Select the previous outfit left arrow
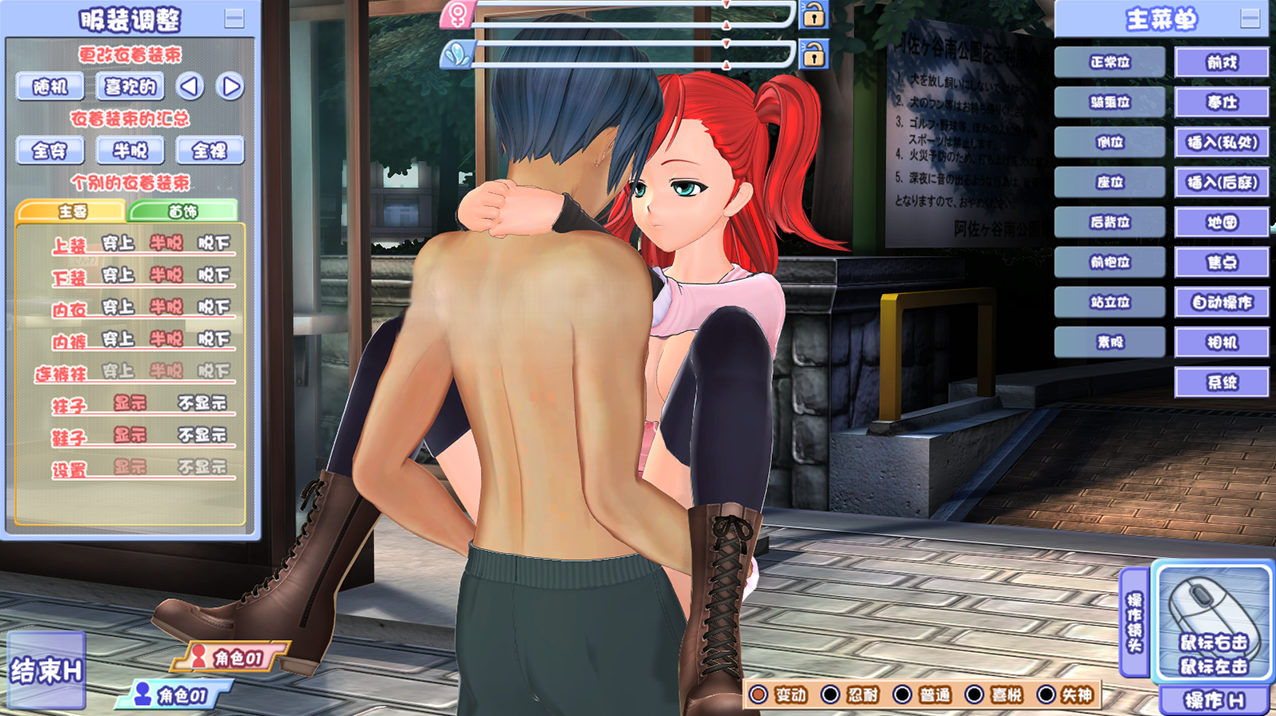The image size is (1276, 716). [x=190, y=87]
